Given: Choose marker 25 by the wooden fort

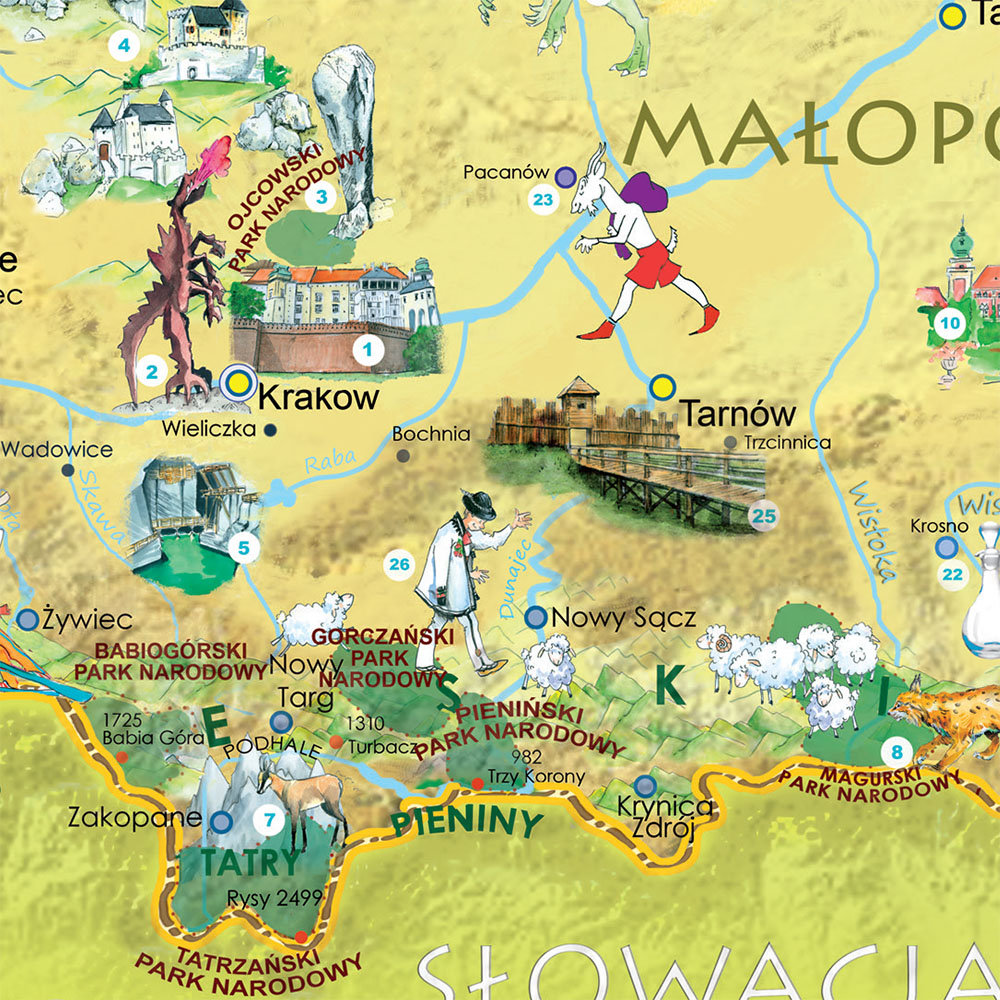Looking at the screenshot, I should pyautogui.click(x=764, y=516).
